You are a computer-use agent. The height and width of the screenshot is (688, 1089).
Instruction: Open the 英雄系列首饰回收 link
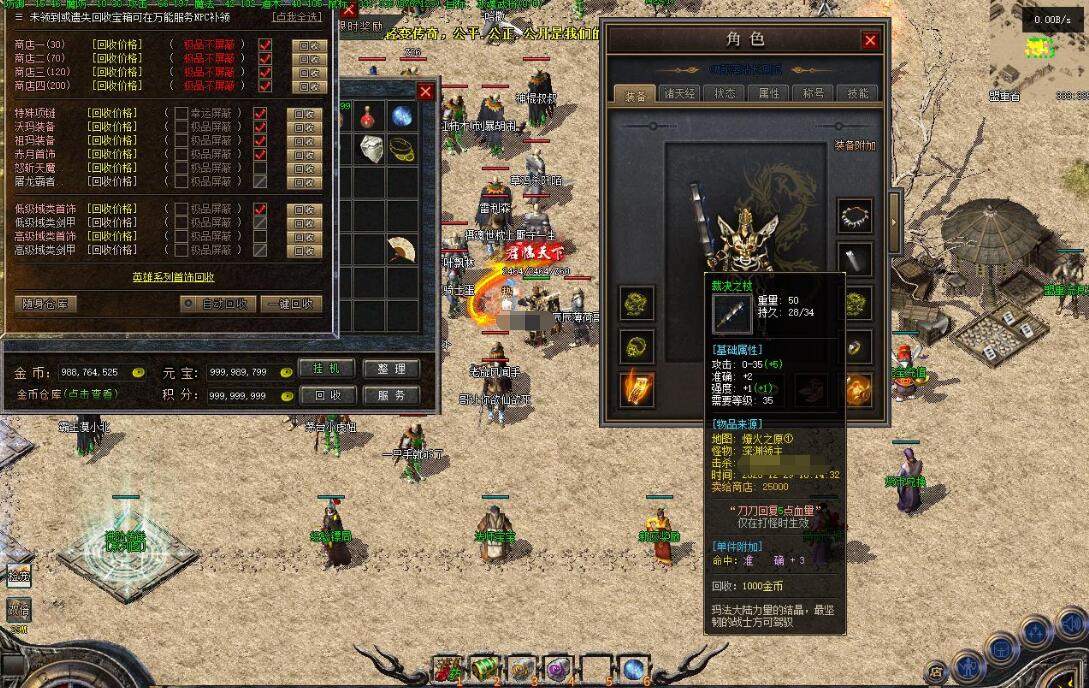pos(173,277)
